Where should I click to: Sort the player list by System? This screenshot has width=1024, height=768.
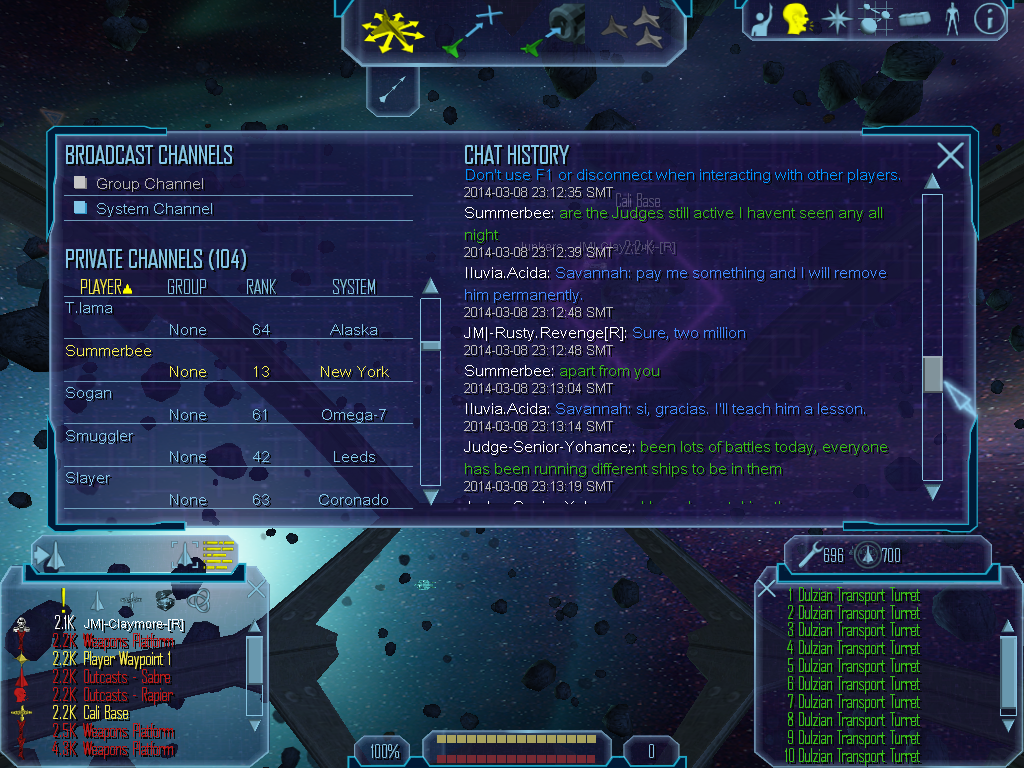pyautogui.click(x=354, y=287)
